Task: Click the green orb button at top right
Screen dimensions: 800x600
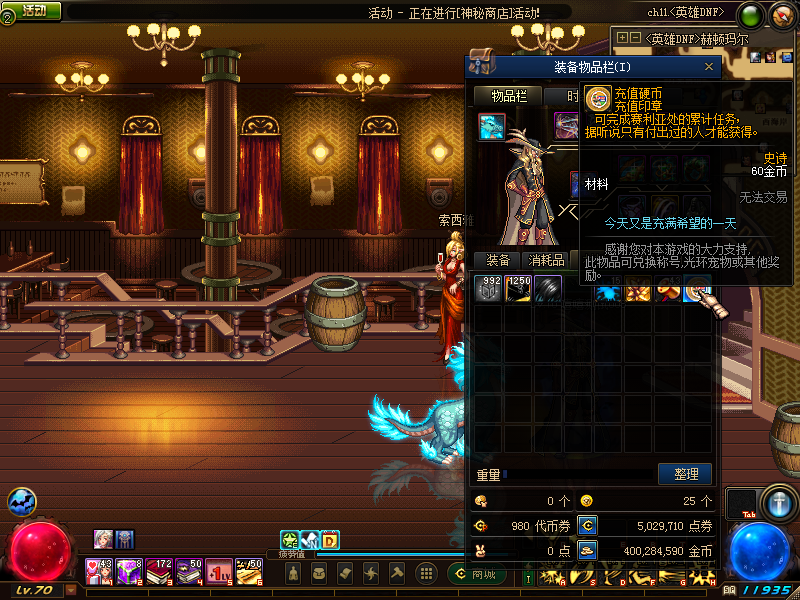Action: 750,15
